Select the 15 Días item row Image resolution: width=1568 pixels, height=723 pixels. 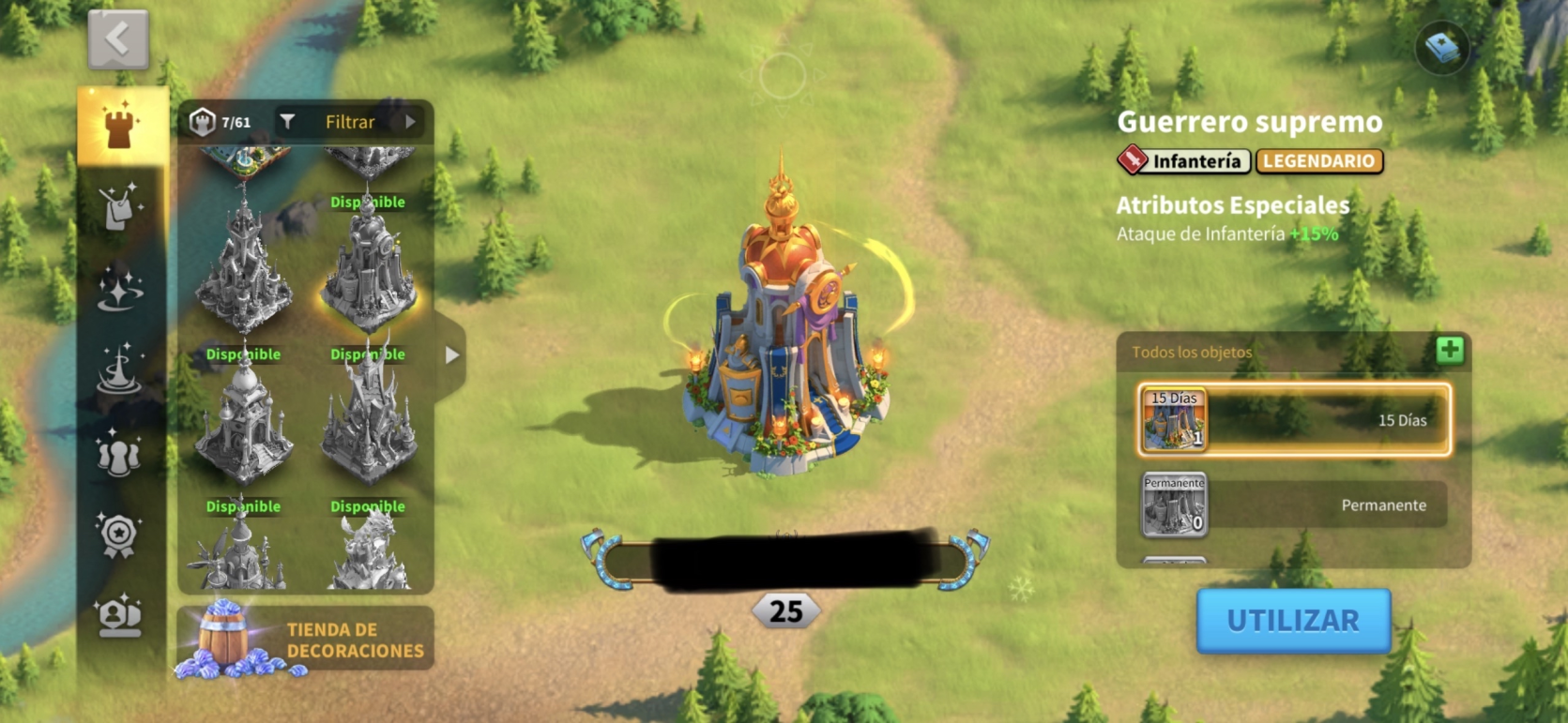click(1294, 419)
